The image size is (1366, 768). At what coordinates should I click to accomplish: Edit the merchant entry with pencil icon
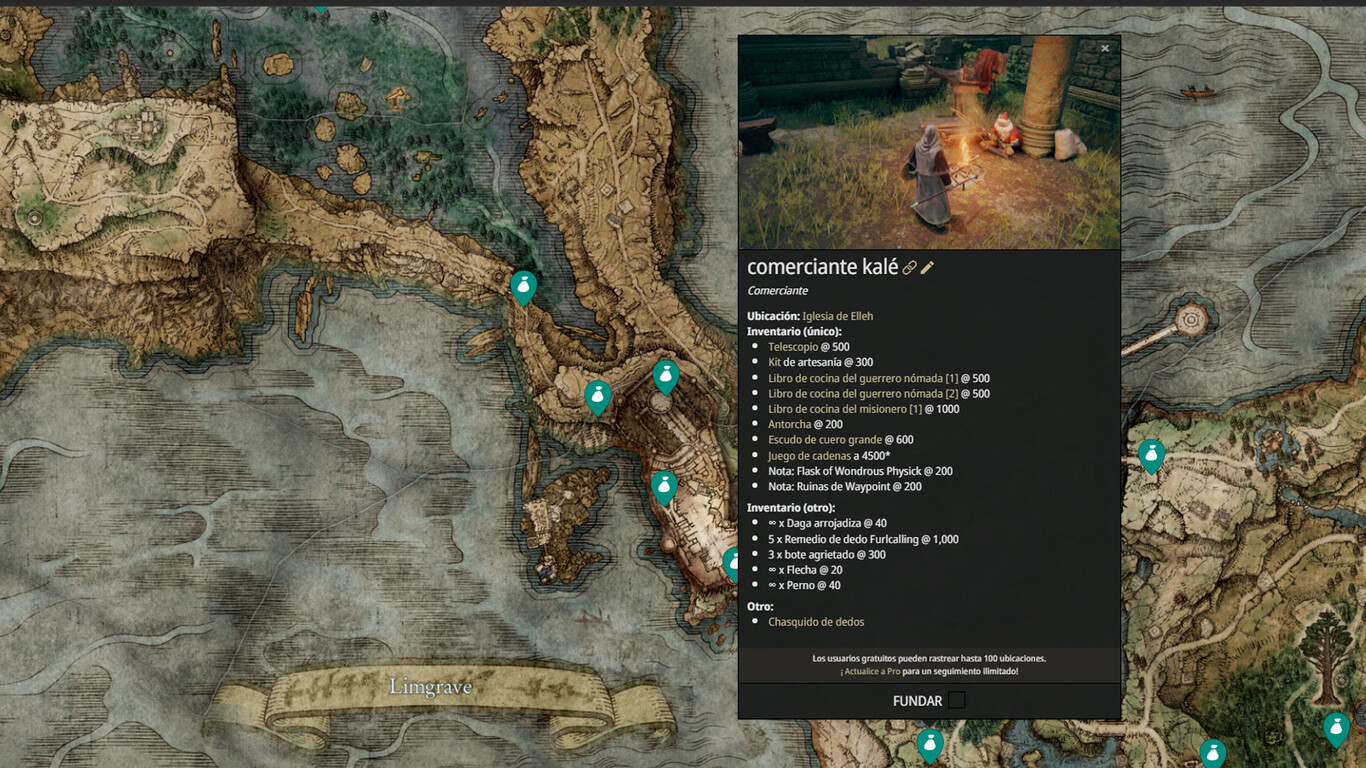click(x=928, y=268)
